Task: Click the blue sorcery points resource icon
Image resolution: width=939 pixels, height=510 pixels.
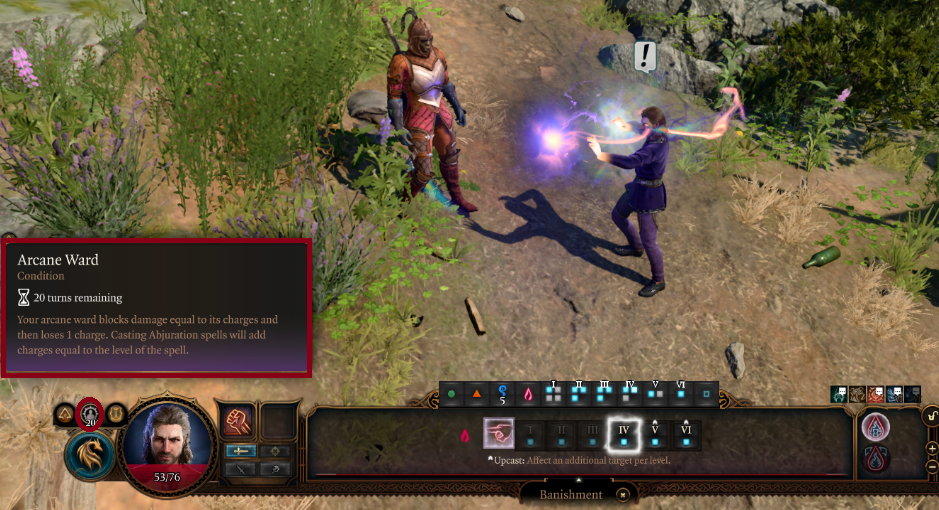Action: coord(503,394)
